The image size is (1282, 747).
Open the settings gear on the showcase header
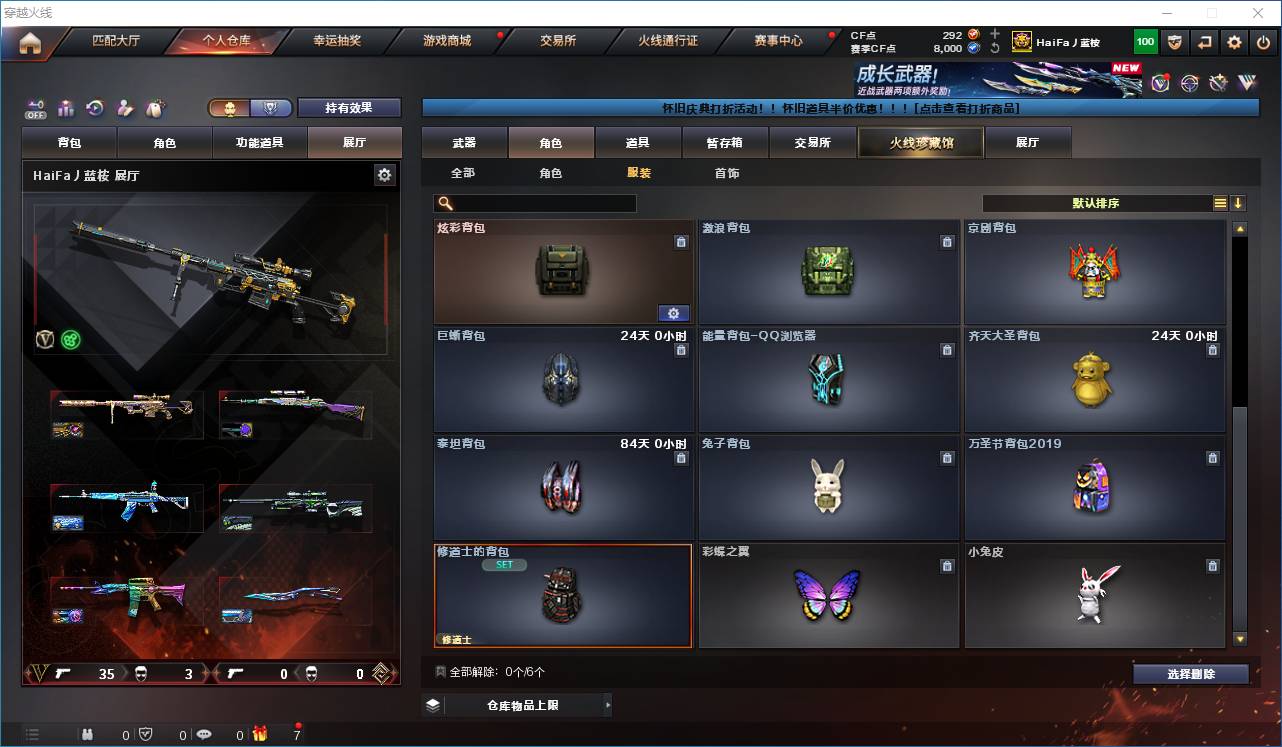tap(385, 174)
